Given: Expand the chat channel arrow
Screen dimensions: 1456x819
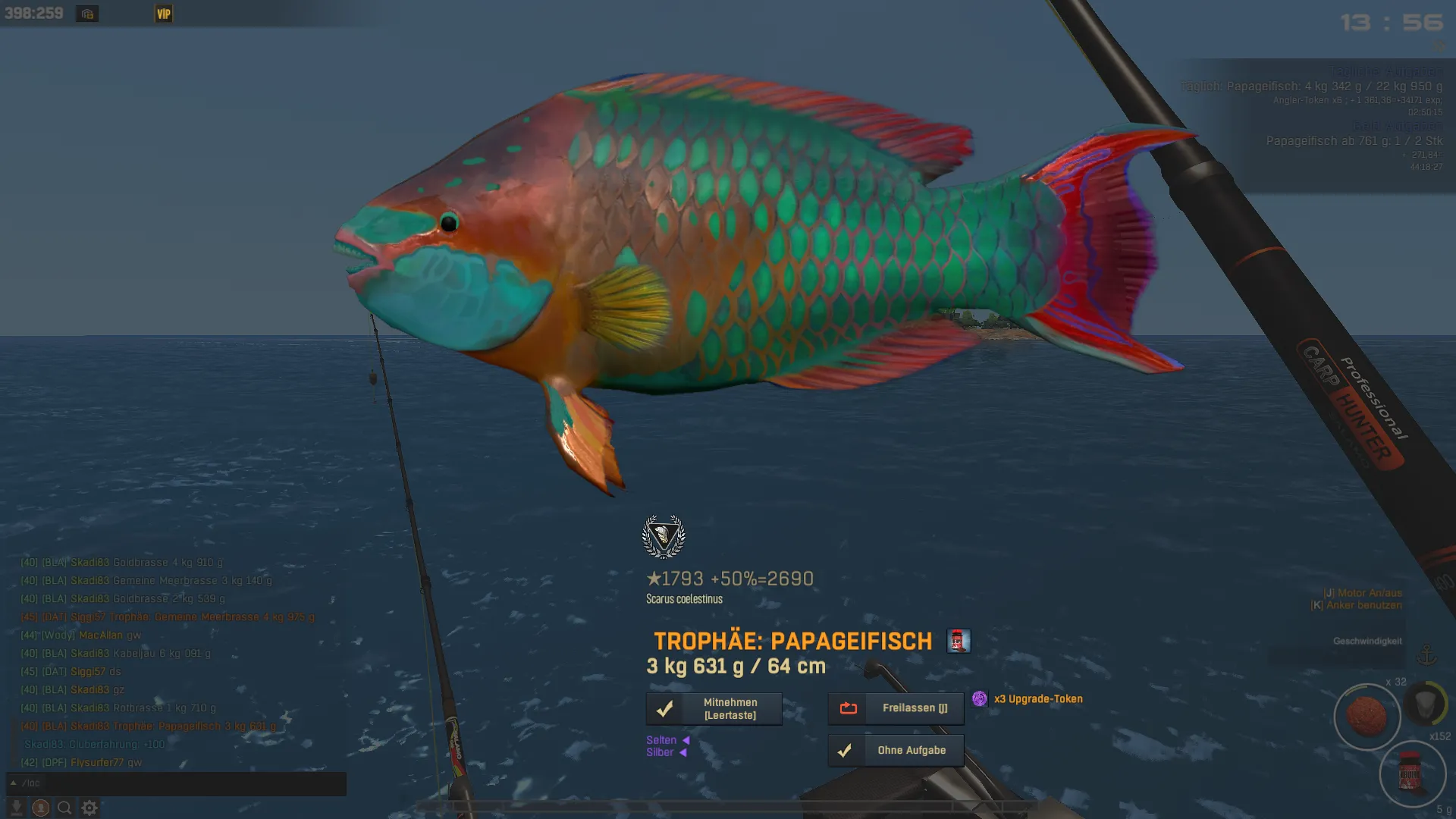Looking at the screenshot, I should [14, 783].
